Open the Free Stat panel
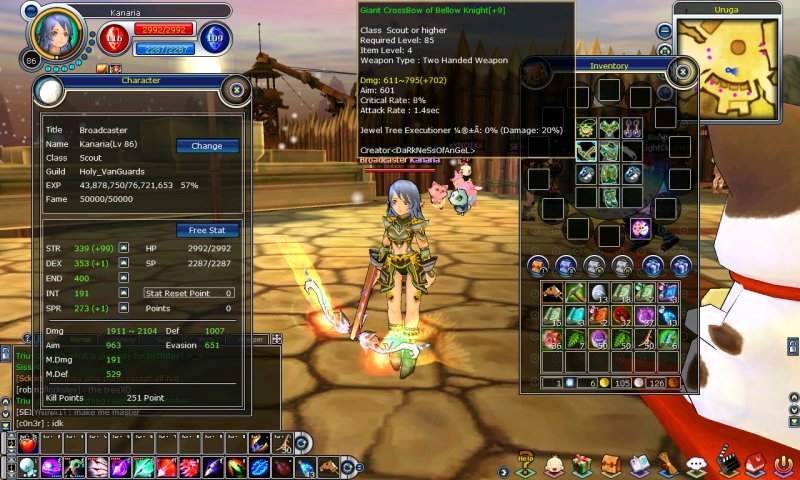The image size is (800, 480). tap(207, 230)
